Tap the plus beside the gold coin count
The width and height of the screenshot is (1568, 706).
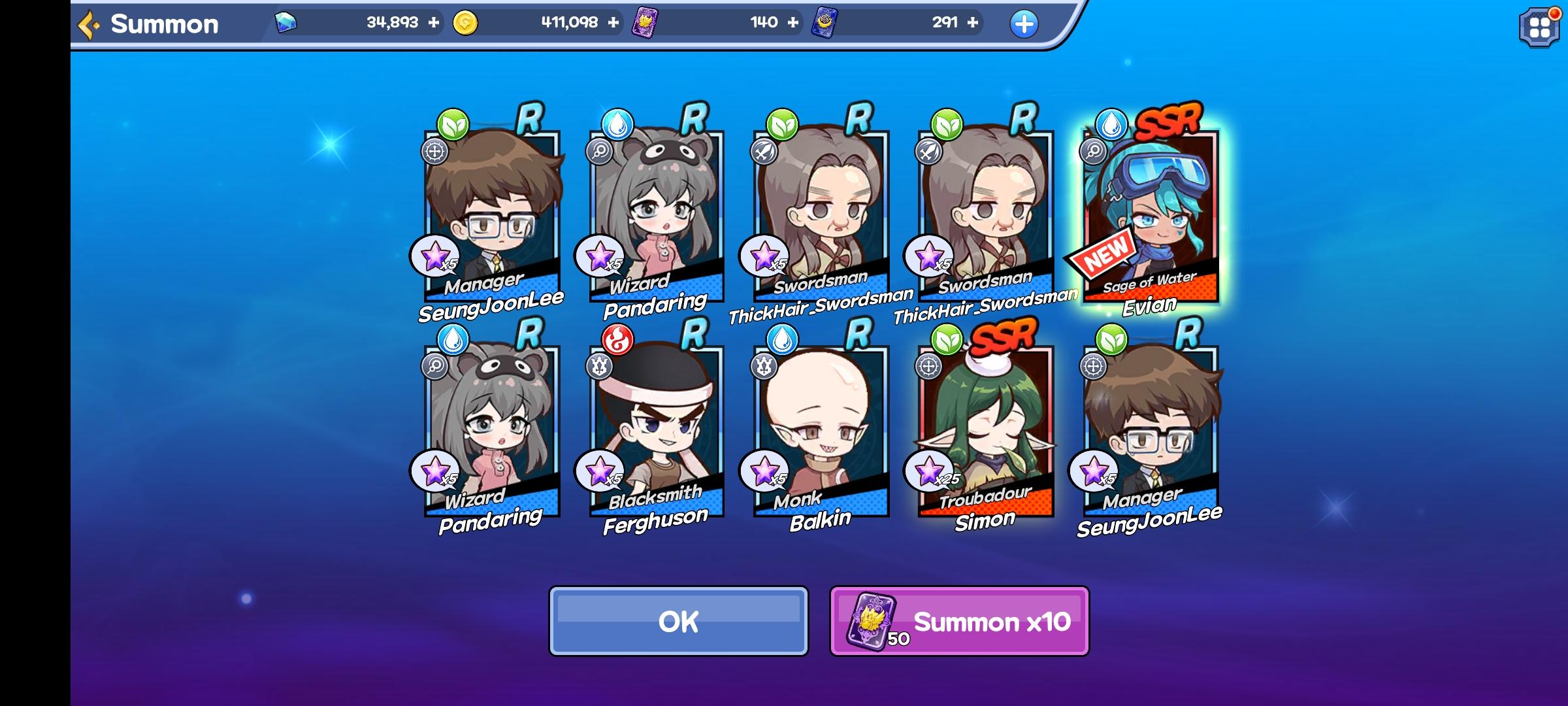click(x=613, y=22)
